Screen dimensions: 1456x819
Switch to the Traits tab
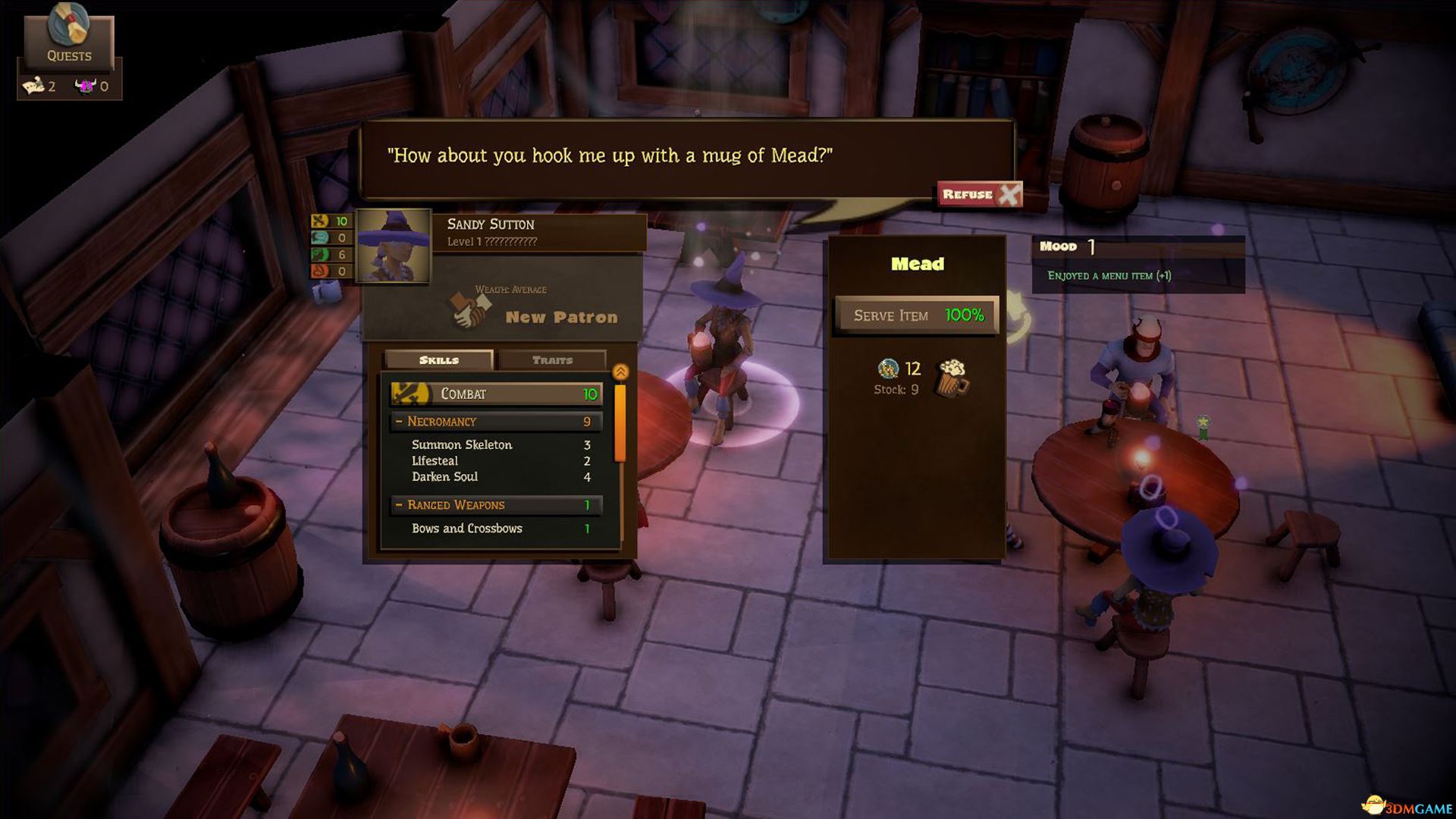[552, 360]
